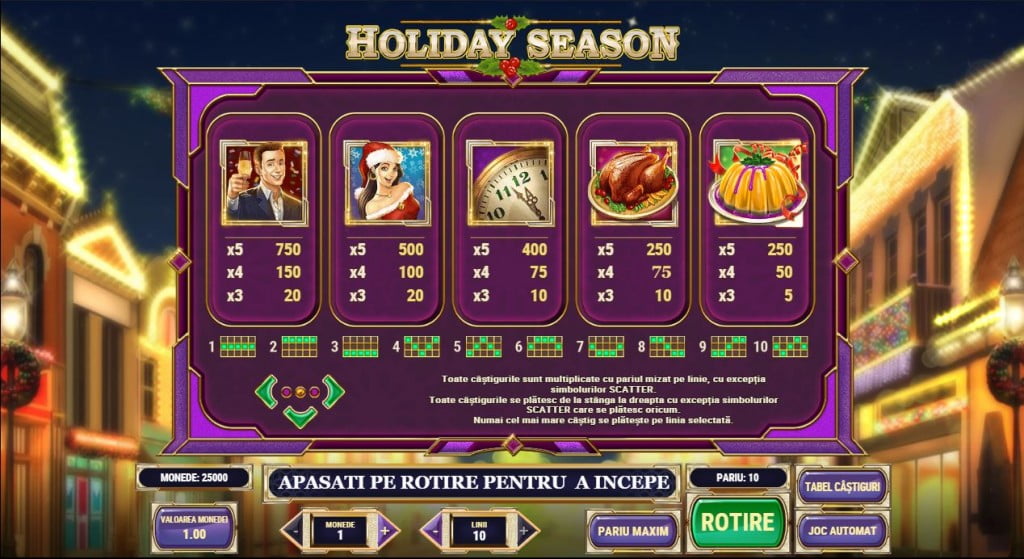The height and width of the screenshot is (559, 1024).
Task: Close paytable with the green down arrow
Action: (x=300, y=416)
